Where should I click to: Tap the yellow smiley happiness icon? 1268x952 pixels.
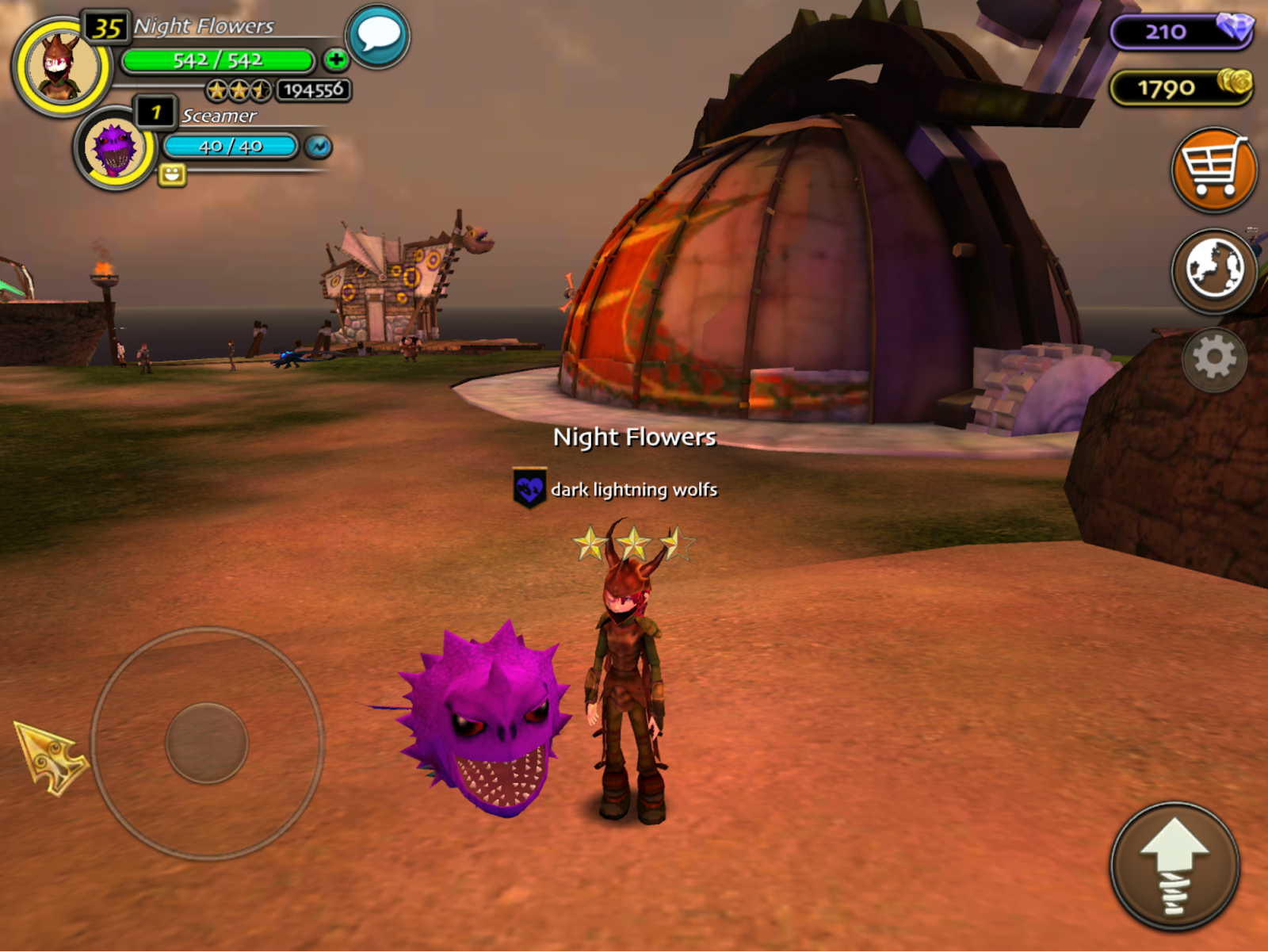click(172, 174)
